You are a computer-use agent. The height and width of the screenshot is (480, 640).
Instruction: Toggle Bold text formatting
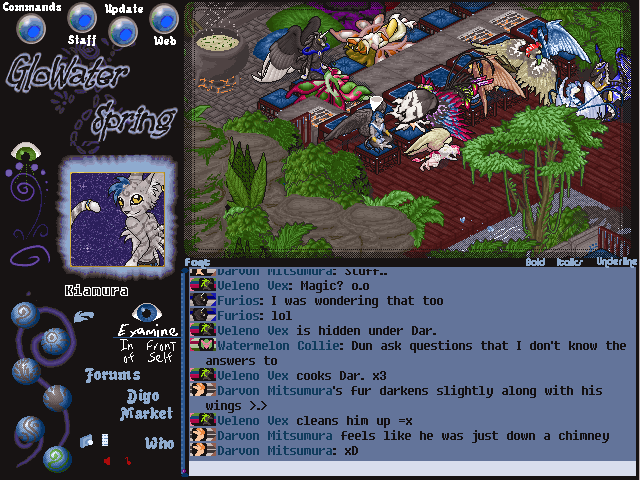(536, 262)
